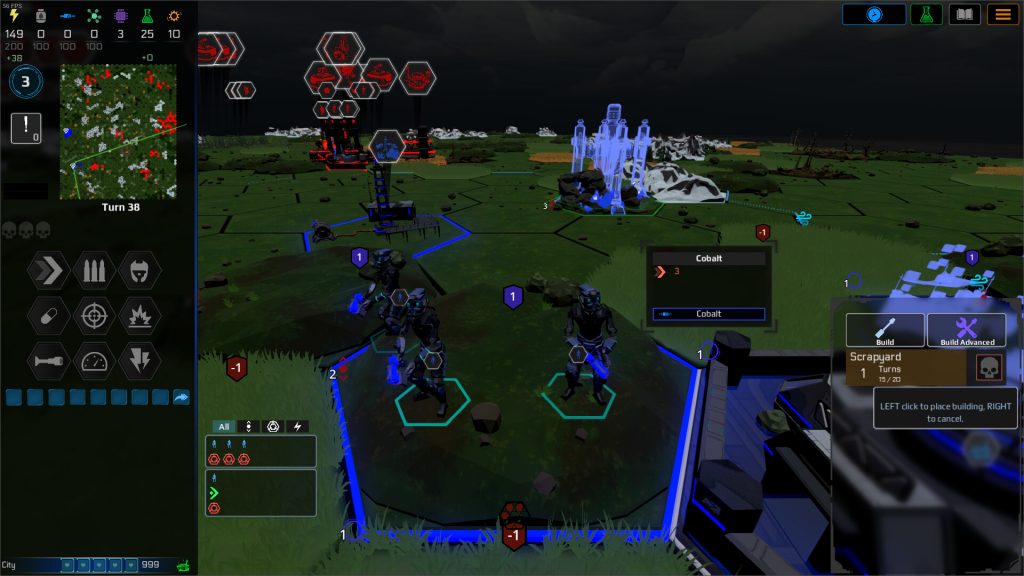The height and width of the screenshot is (576, 1024).
Task: Open the exclamation notifications button
Action: pyautogui.click(x=25, y=127)
